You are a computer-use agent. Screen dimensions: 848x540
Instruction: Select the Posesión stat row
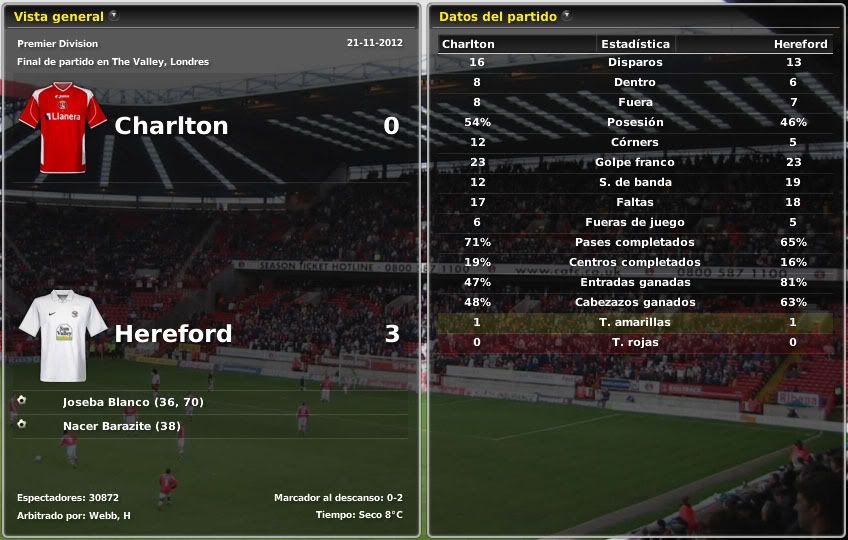635,122
